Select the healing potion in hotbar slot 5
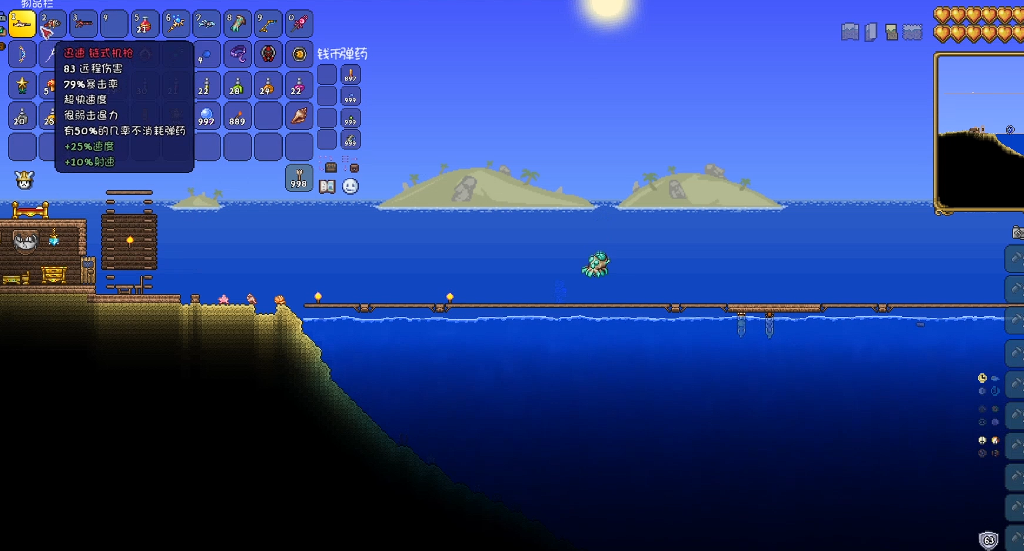This screenshot has width=1024, height=551. pyautogui.click(x=146, y=24)
